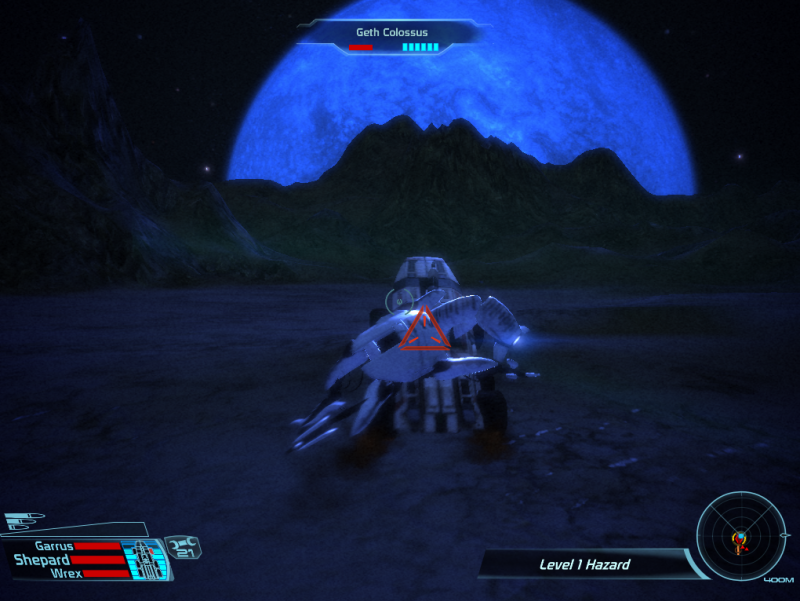Click the wrench repair icon
Viewport: 800px width, 601px height.
click(183, 547)
